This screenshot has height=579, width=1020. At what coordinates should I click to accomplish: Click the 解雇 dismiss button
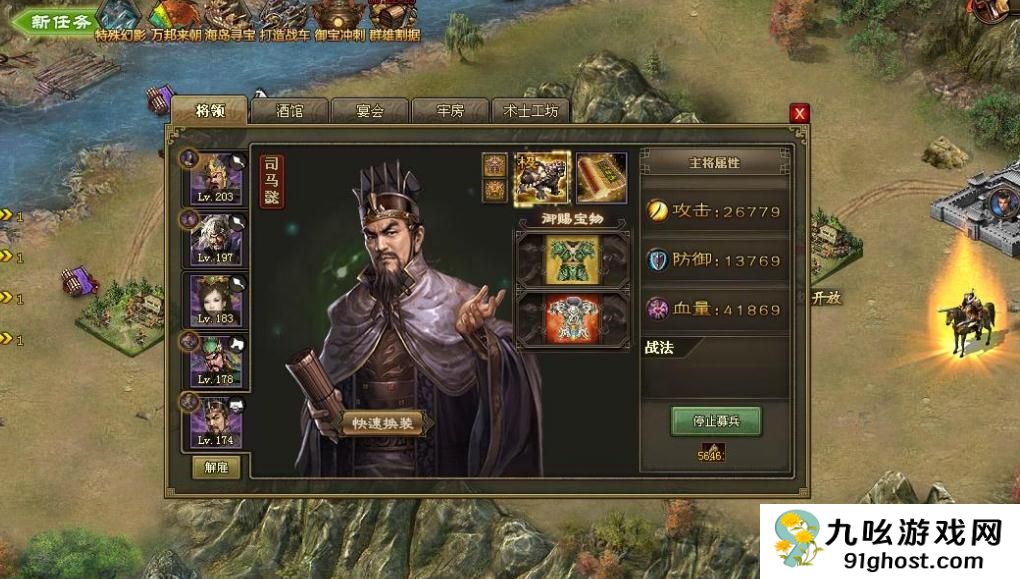pos(216,467)
